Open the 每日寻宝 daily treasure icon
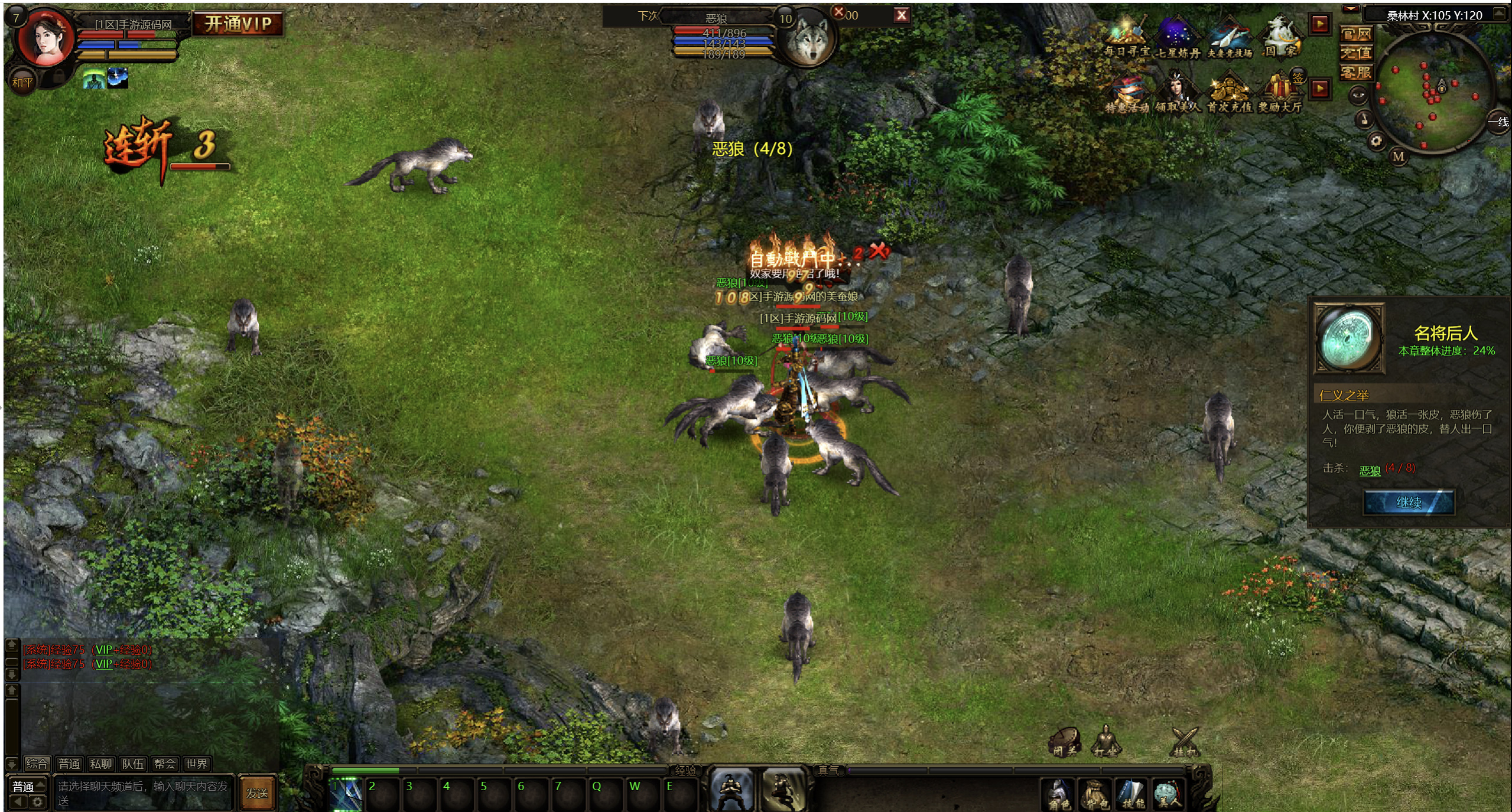The height and width of the screenshot is (812, 1512). [1126, 38]
